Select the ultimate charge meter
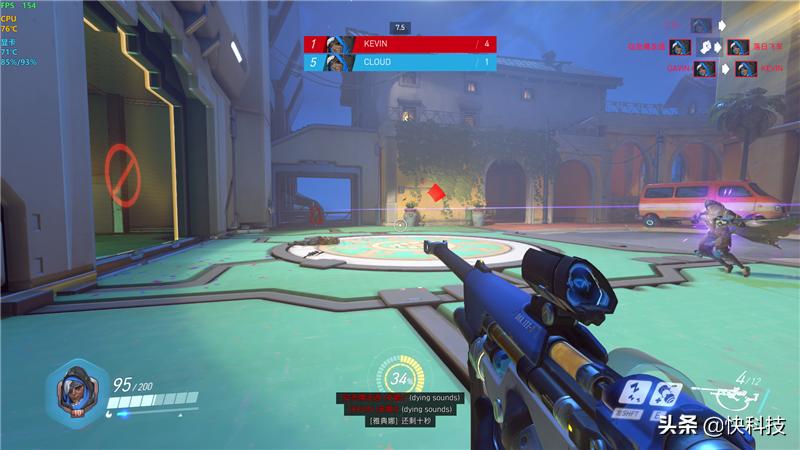The image size is (800, 450). tap(400, 380)
